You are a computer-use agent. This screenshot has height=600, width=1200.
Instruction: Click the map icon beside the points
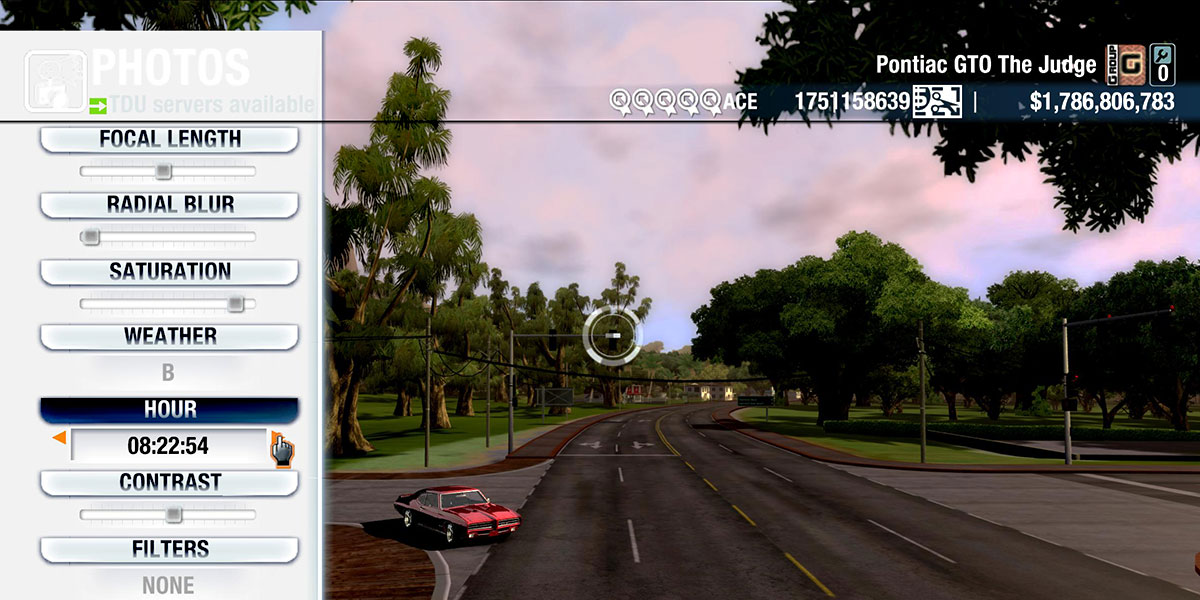coord(937,101)
